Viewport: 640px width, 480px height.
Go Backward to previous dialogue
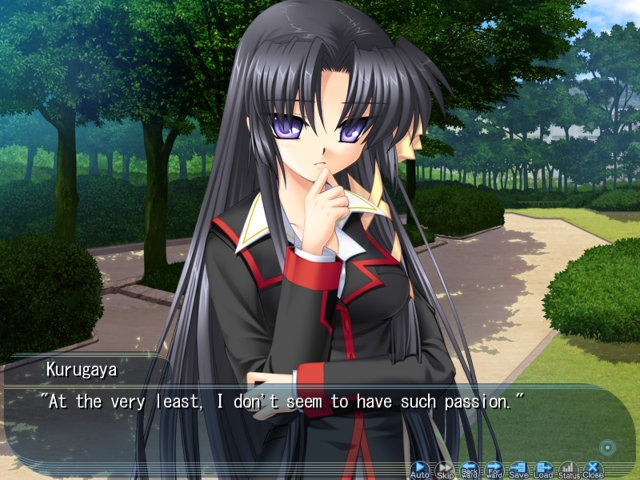coord(469,468)
